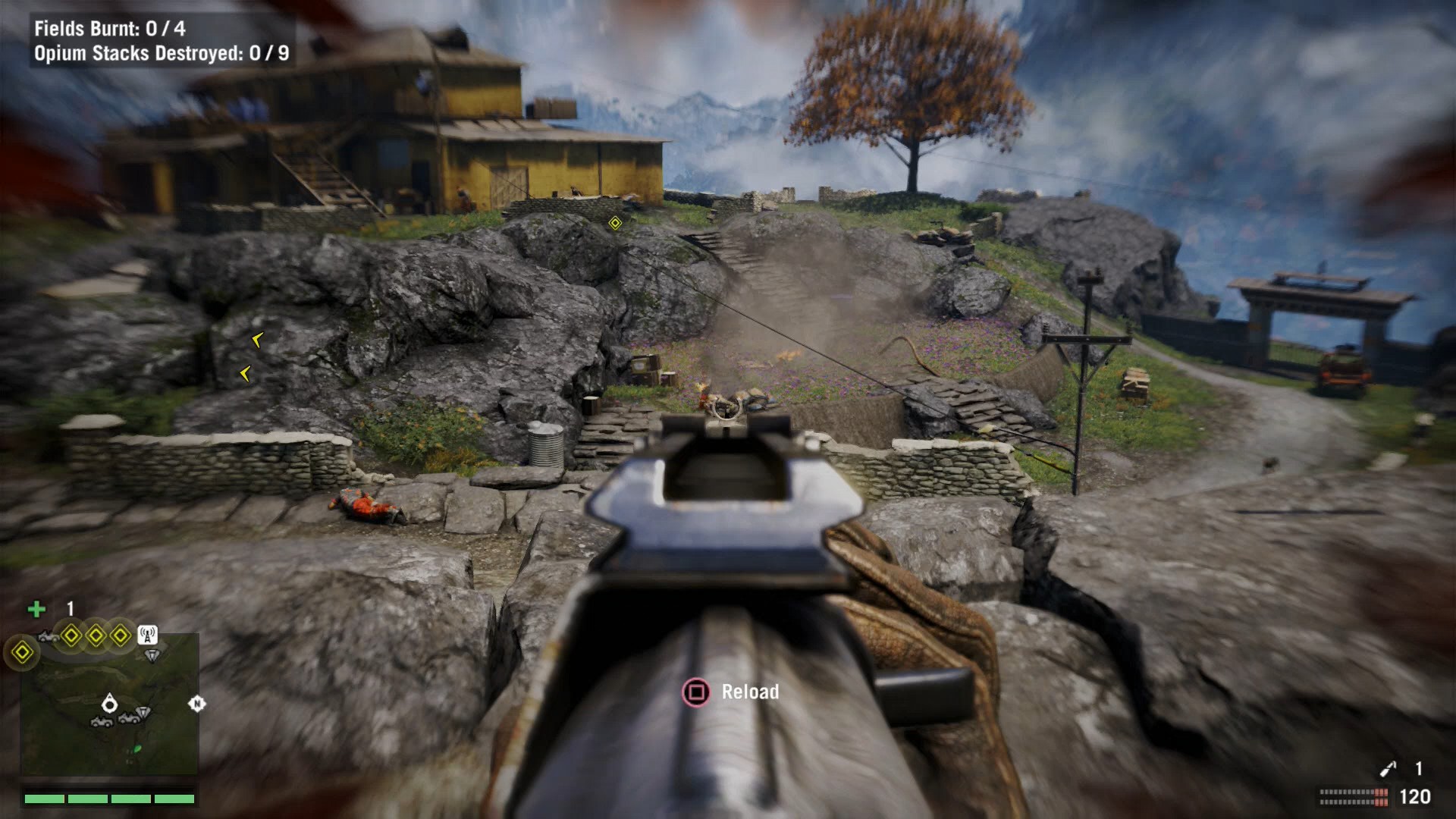The width and height of the screenshot is (1456, 819).
Task: Select the second diamond icon below the tower icon
Action: (x=145, y=711)
